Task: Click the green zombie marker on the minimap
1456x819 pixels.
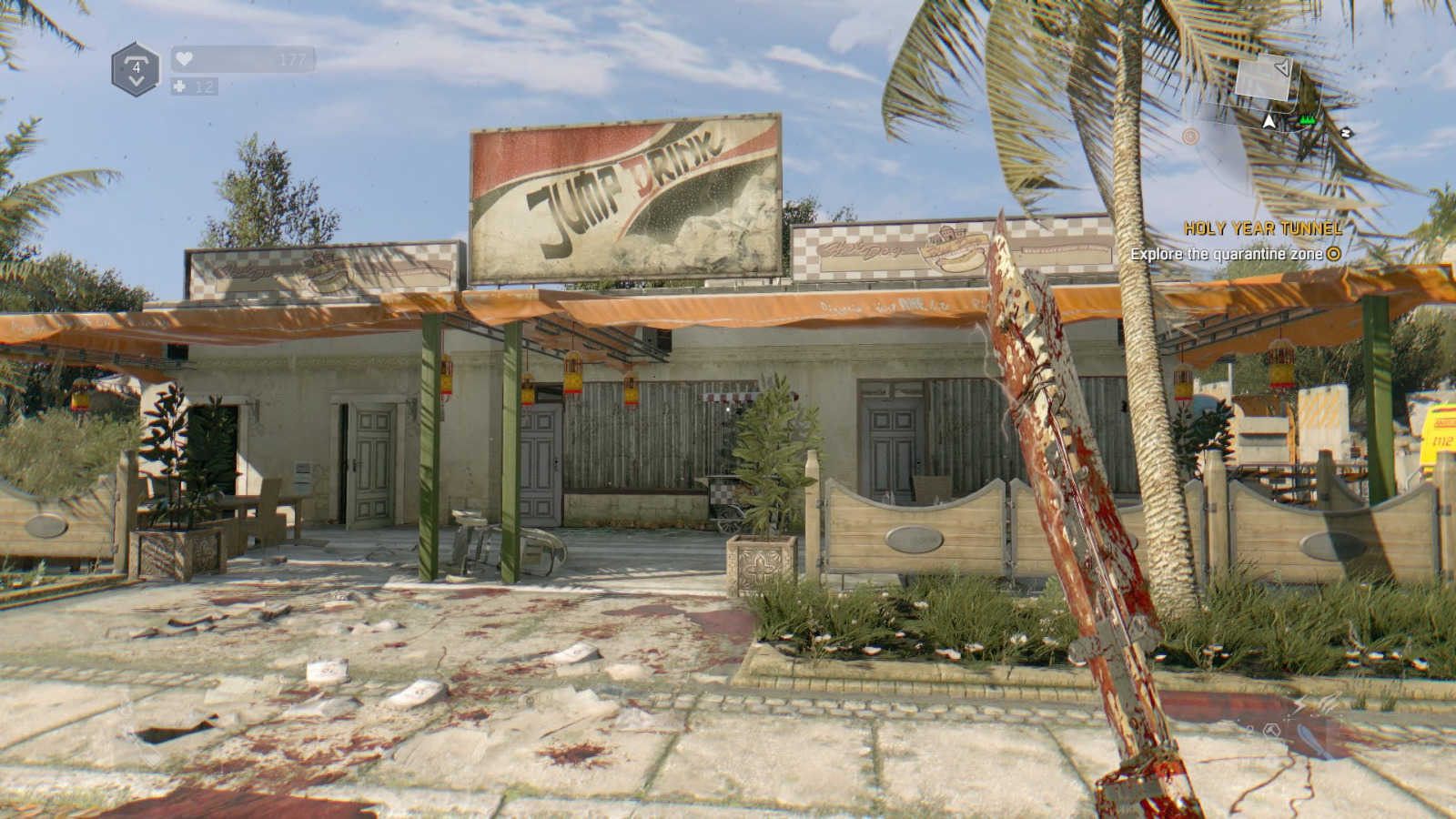Action: (1308, 120)
